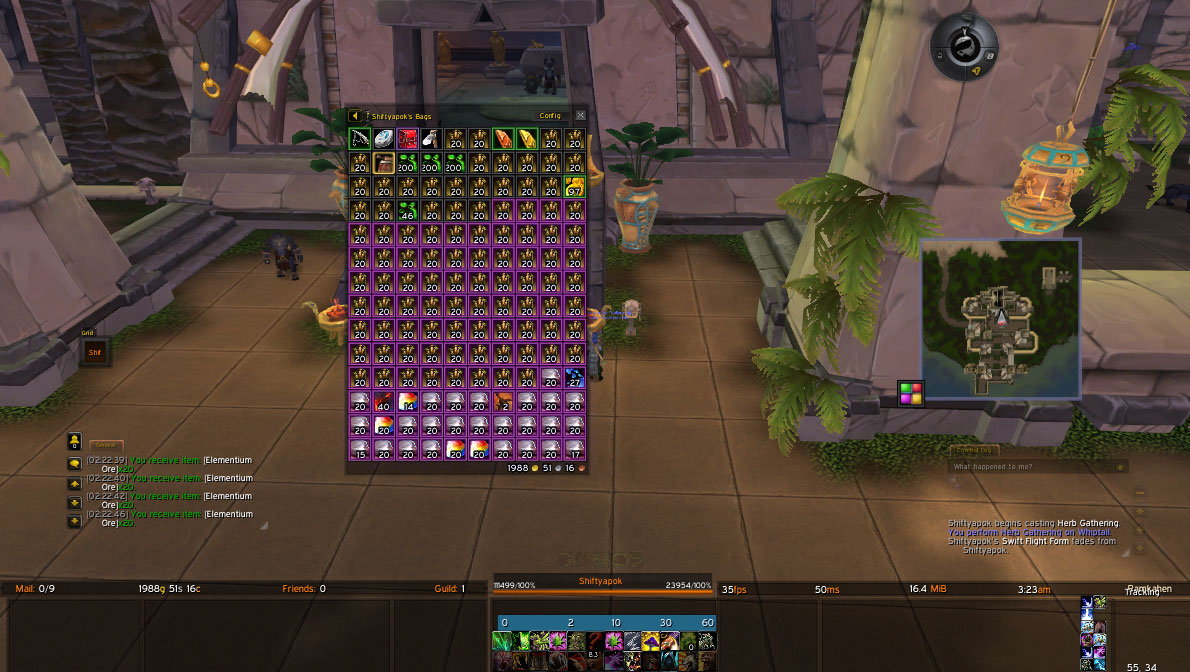Click the four-color square button beside minimap

click(x=911, y=393)
